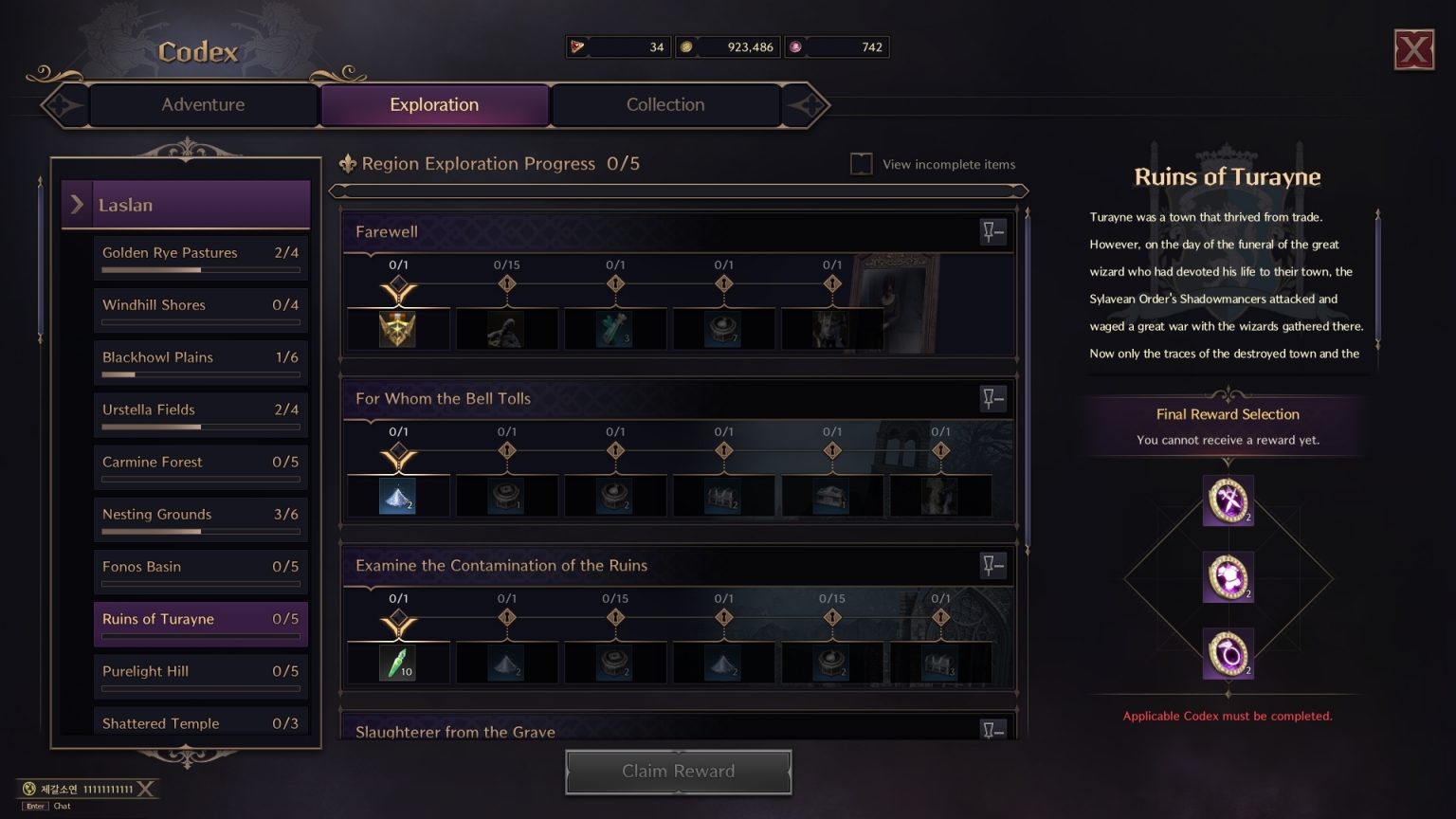Pin the Farewell quest

coord(992,232)
